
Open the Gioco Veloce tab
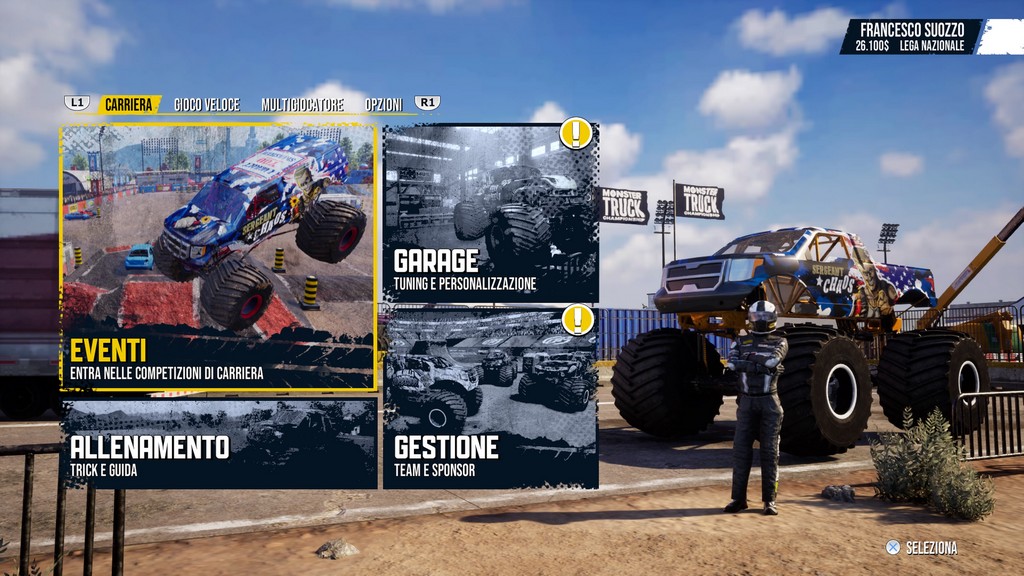[206, 104]
